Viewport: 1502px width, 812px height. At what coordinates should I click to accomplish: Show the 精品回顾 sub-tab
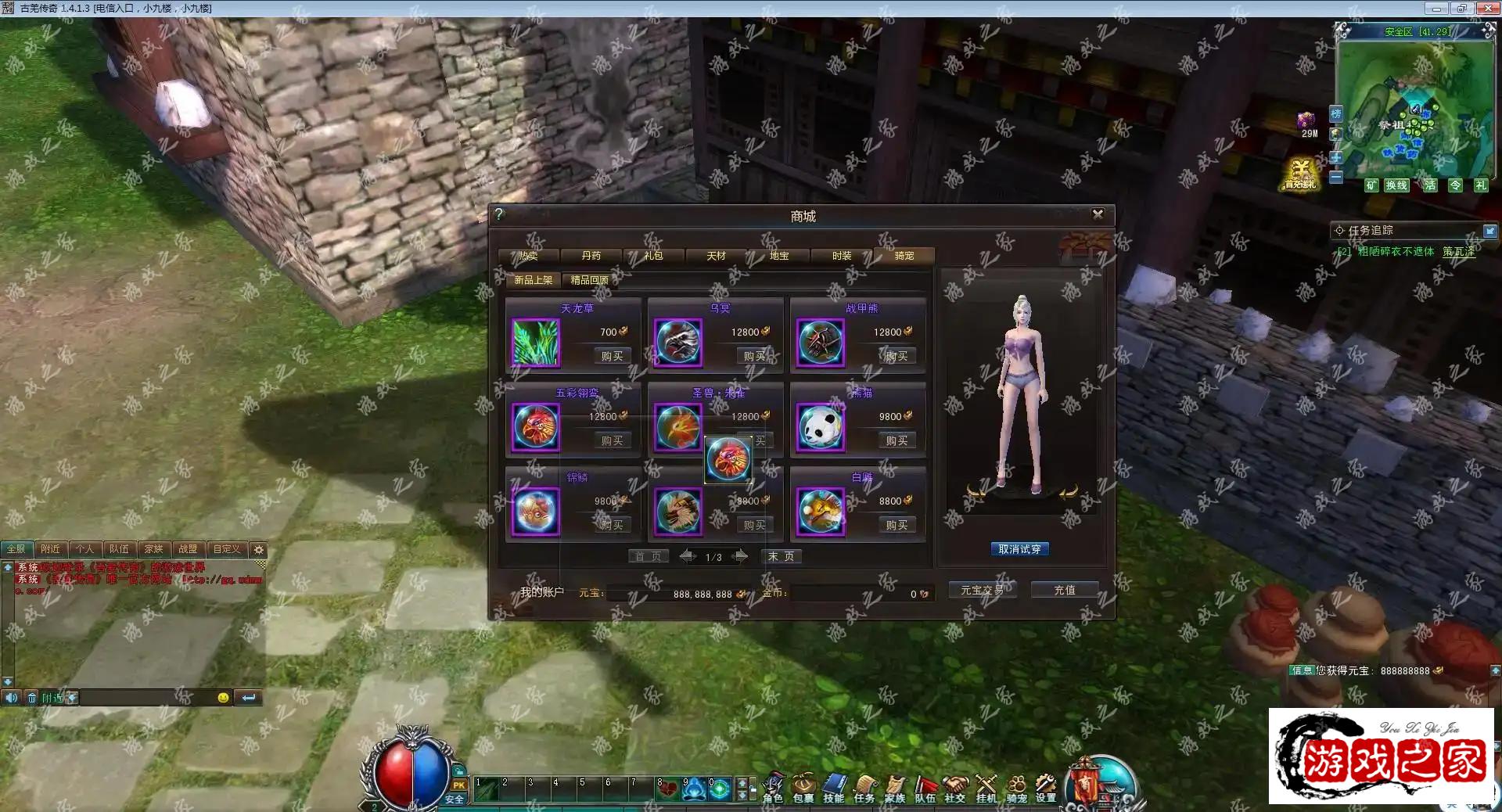(x=589, y=280)
